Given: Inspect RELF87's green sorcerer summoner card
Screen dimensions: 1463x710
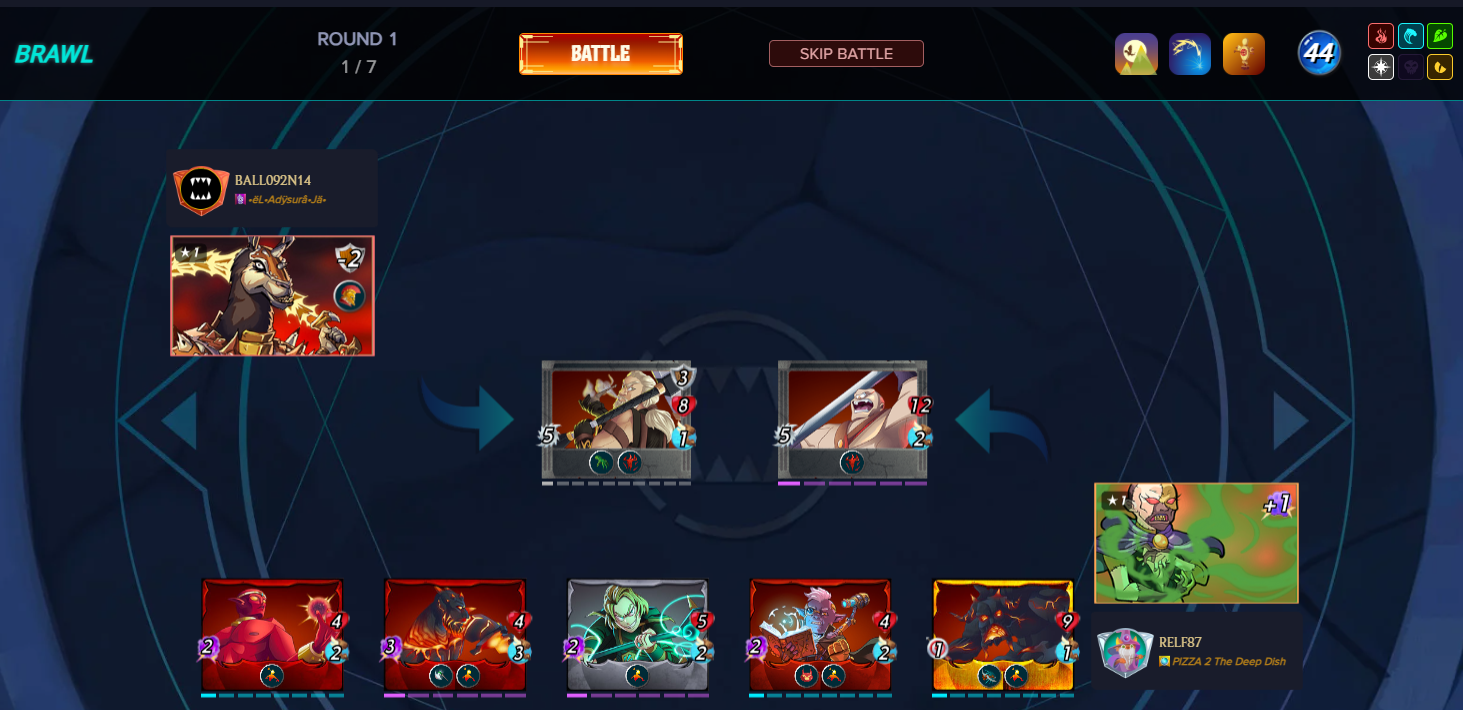Looking at the screenshot, I should (1196, 543).
